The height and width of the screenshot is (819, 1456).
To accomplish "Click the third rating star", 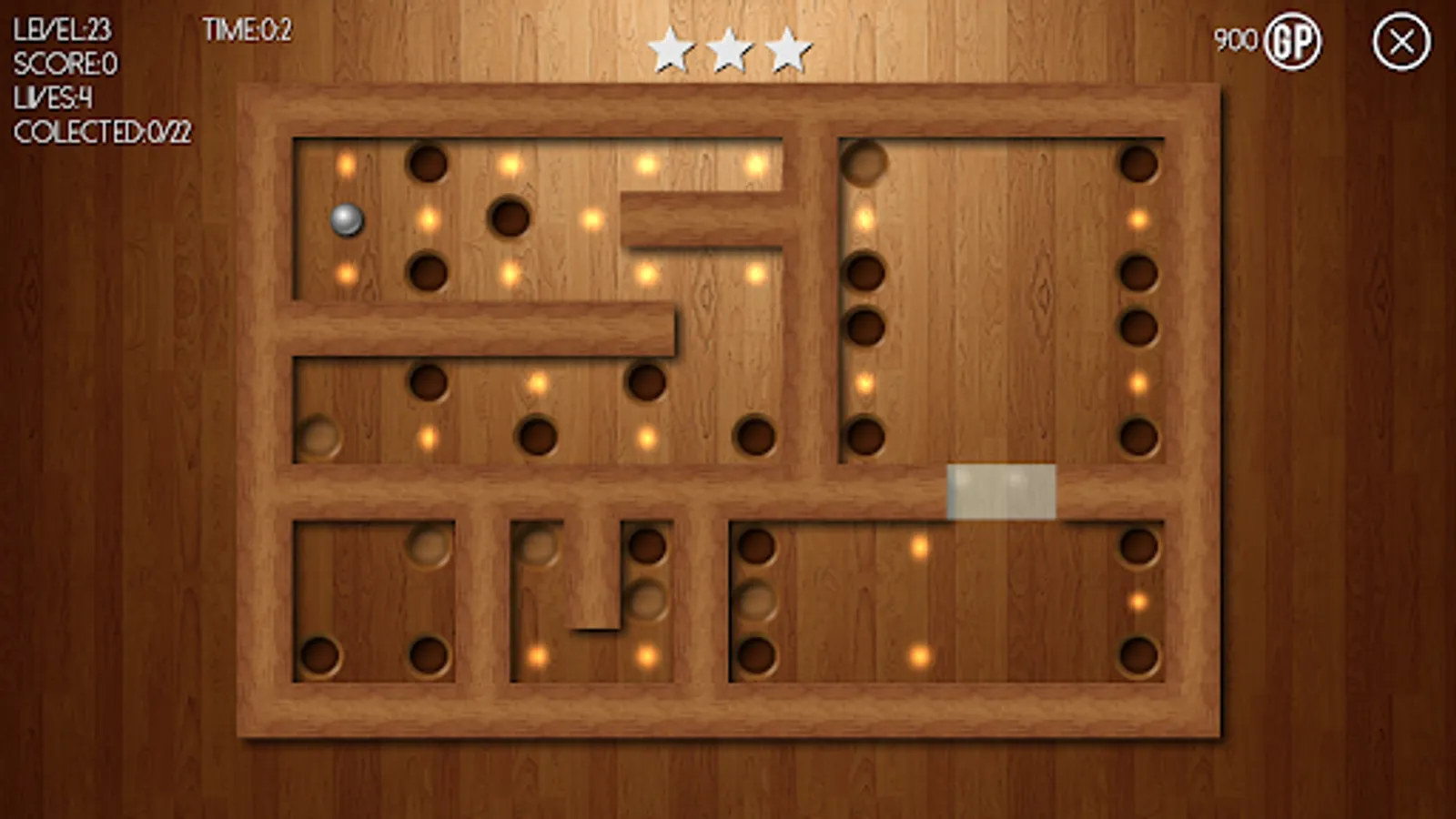I will click(786, 50).
